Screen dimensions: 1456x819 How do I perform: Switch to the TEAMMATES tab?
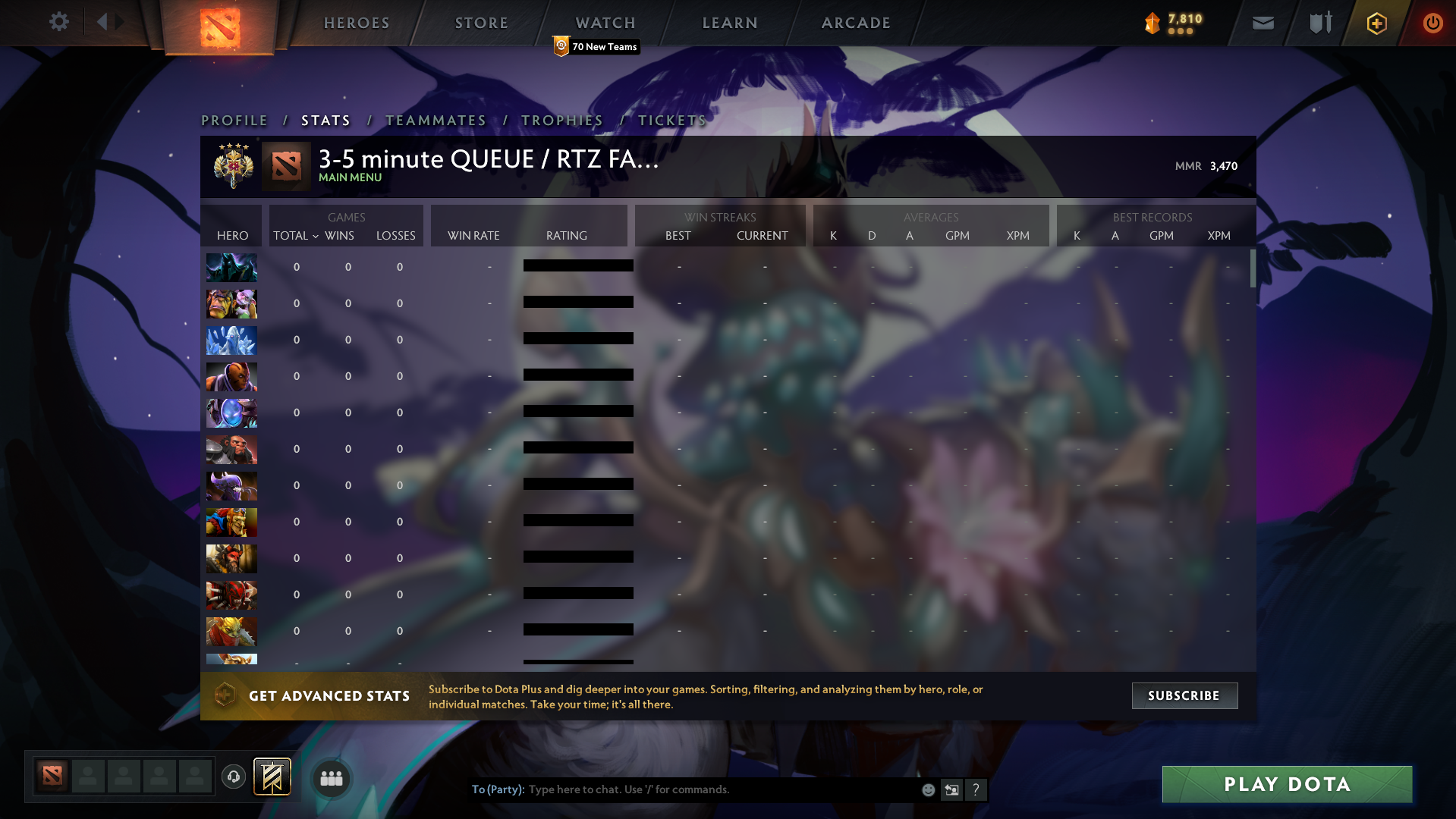(x=436, y=120)
